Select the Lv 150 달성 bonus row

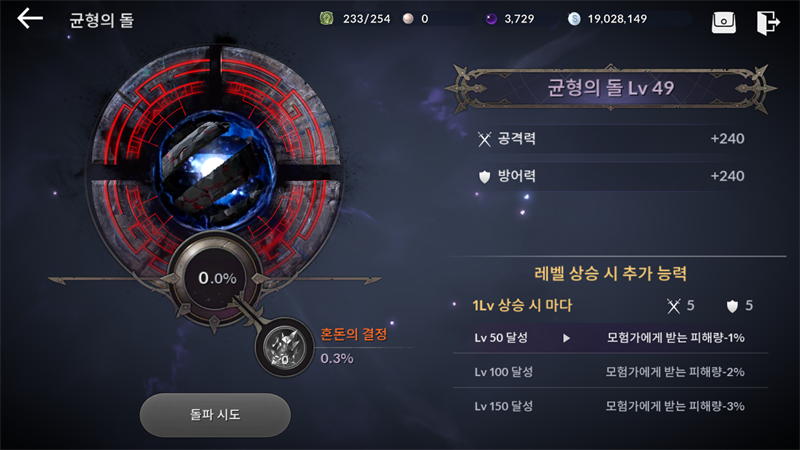coord(610,406)
